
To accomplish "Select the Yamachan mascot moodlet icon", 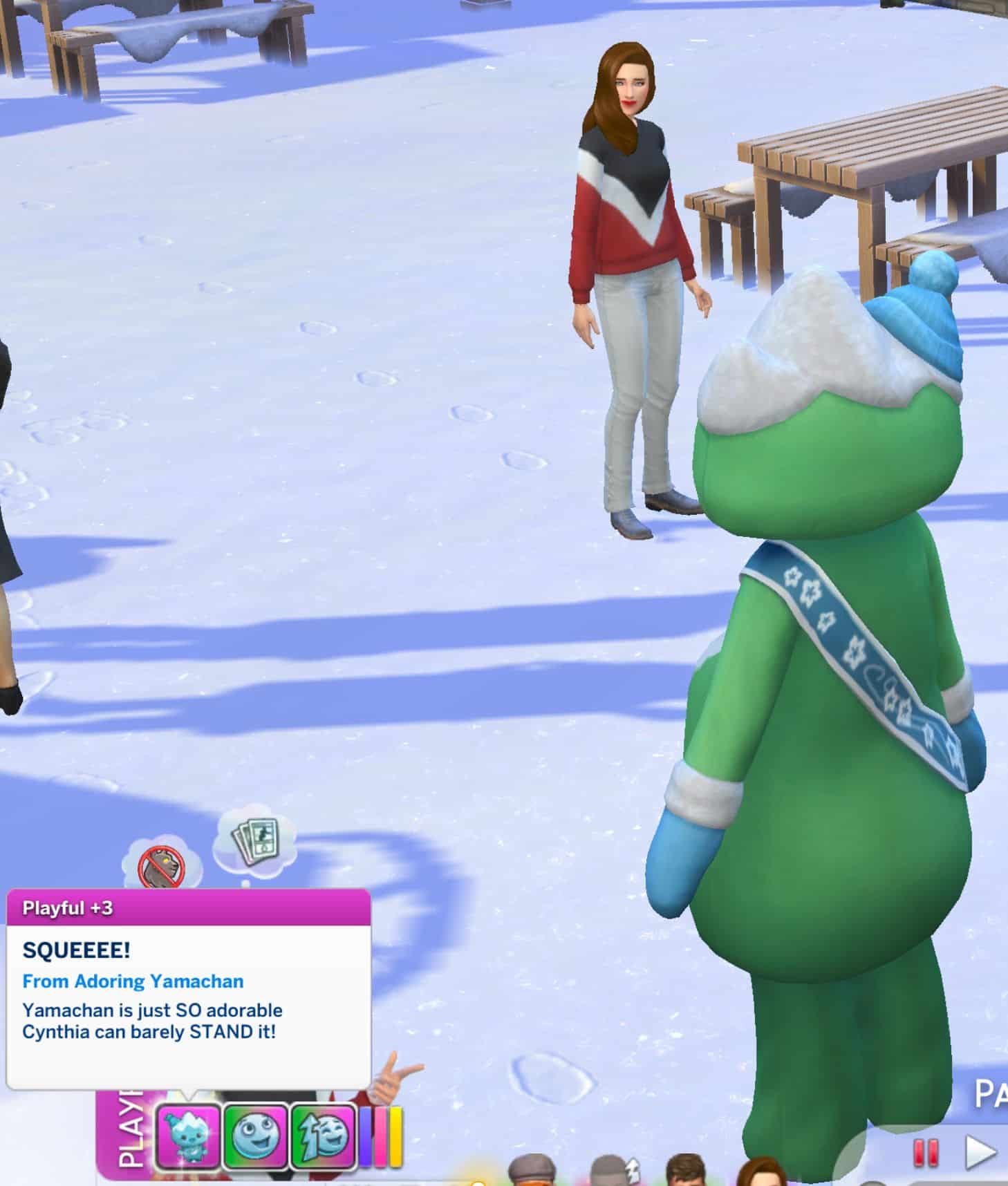I will 188,1136.
